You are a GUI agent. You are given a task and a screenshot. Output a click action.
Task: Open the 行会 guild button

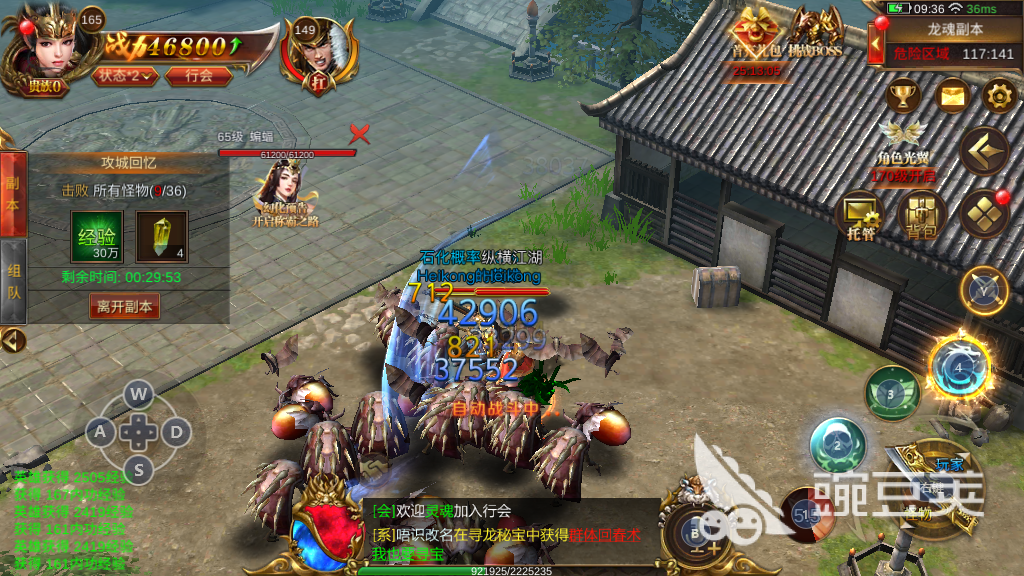point(199,75)
